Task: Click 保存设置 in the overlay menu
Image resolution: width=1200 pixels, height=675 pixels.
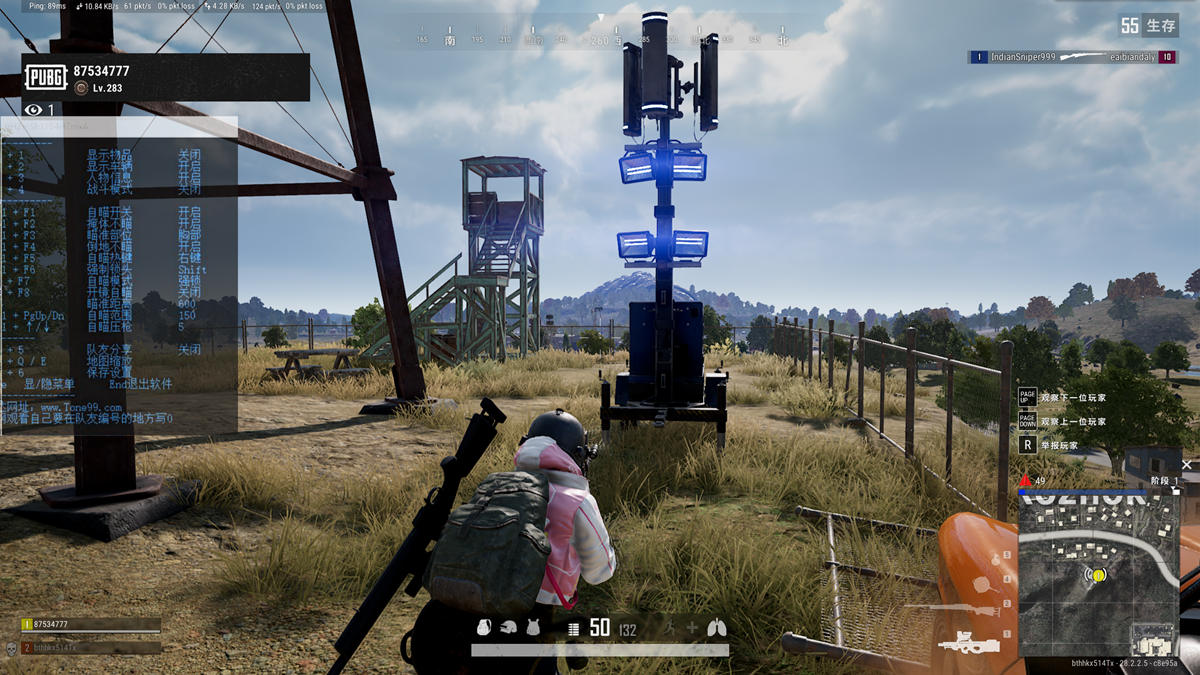Action: 109,372
